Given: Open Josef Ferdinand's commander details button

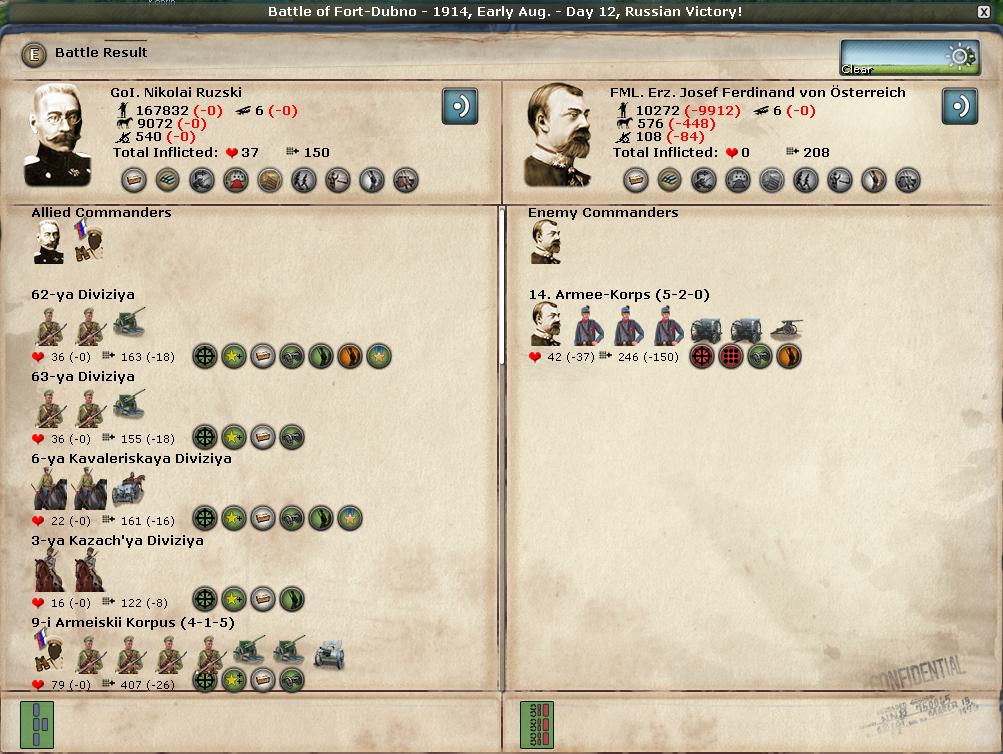Looking at the screenshot, I should coord(959,106).
